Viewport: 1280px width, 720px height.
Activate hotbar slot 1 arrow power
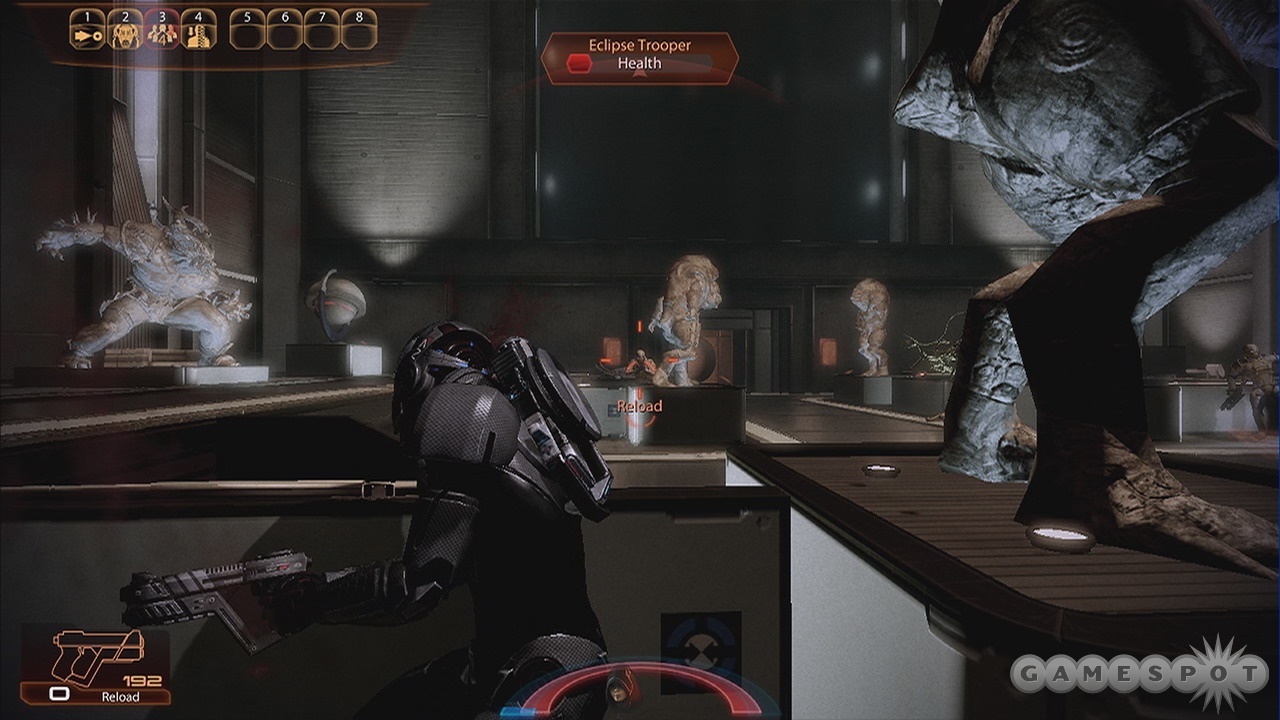pyautogui.click(x=87, y=34)
